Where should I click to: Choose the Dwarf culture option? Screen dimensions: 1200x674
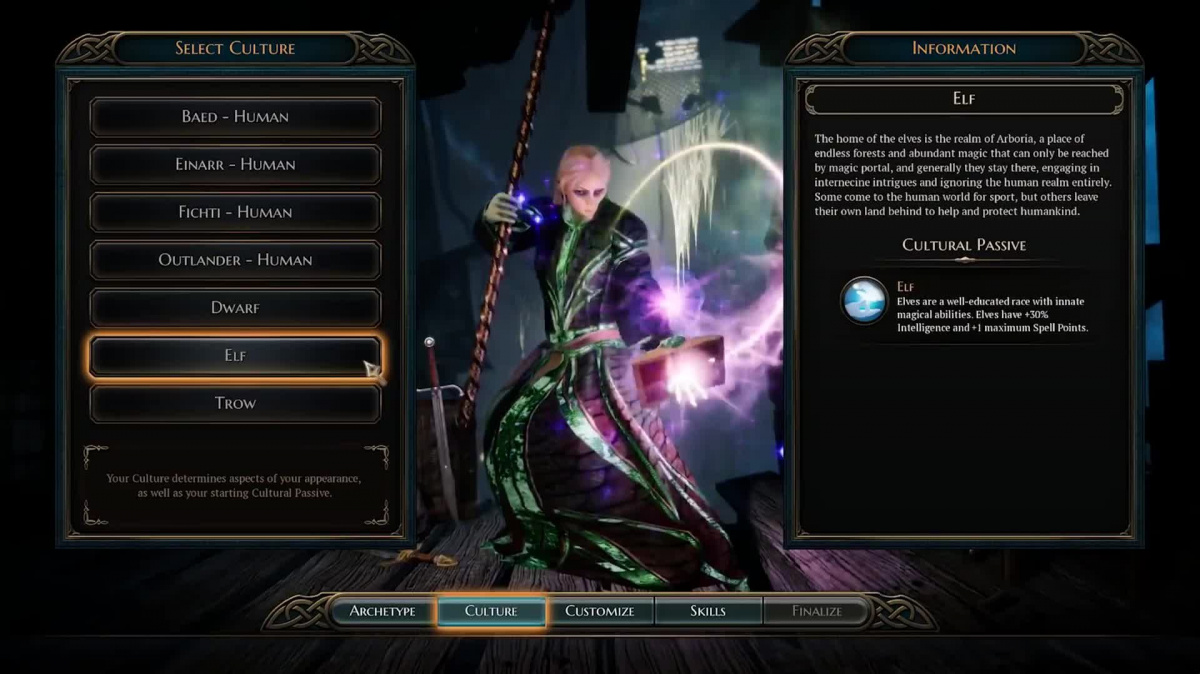(235, 308)
